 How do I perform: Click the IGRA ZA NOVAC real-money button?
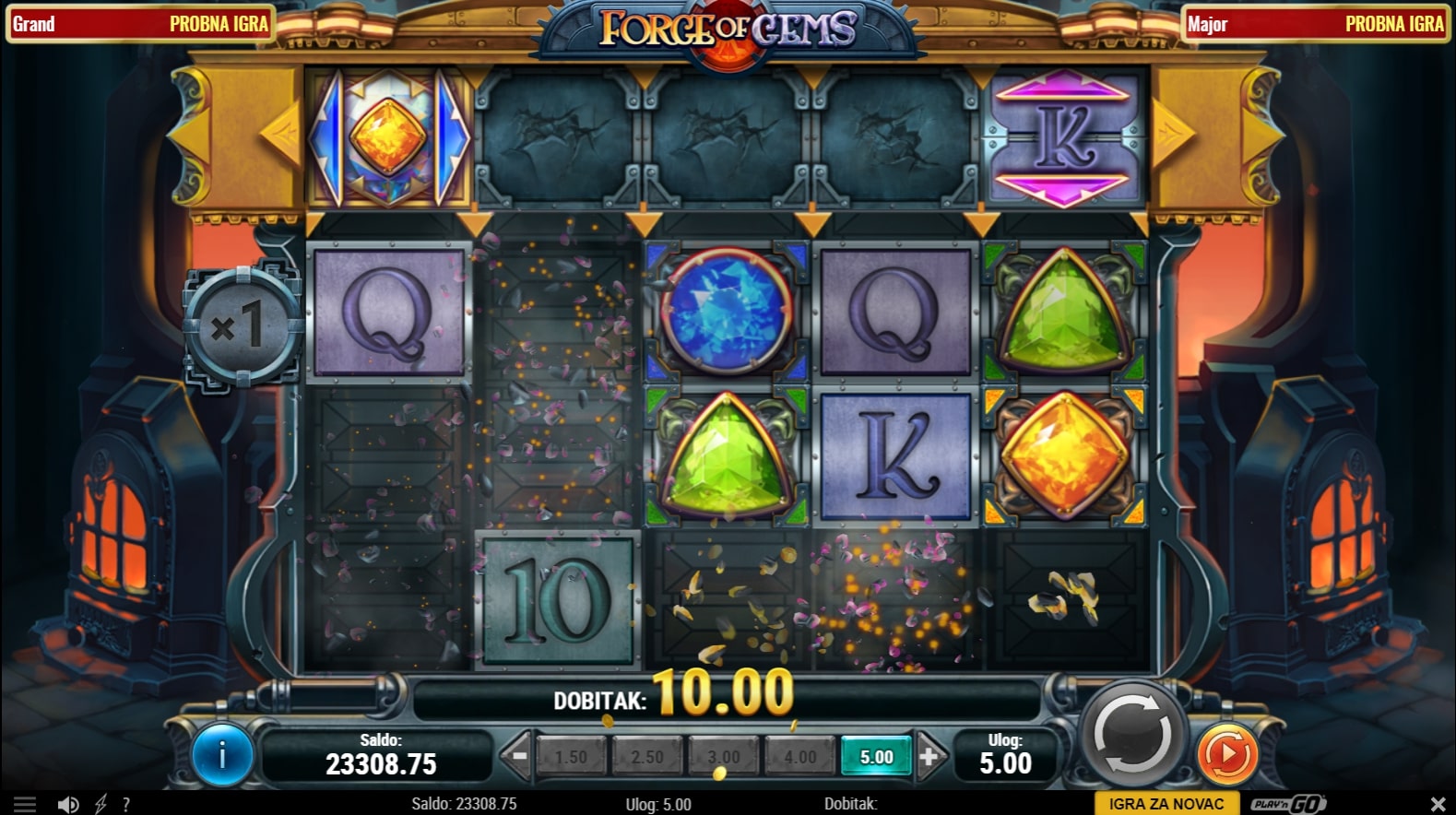pyautogui.click(x=1166, y=804)
